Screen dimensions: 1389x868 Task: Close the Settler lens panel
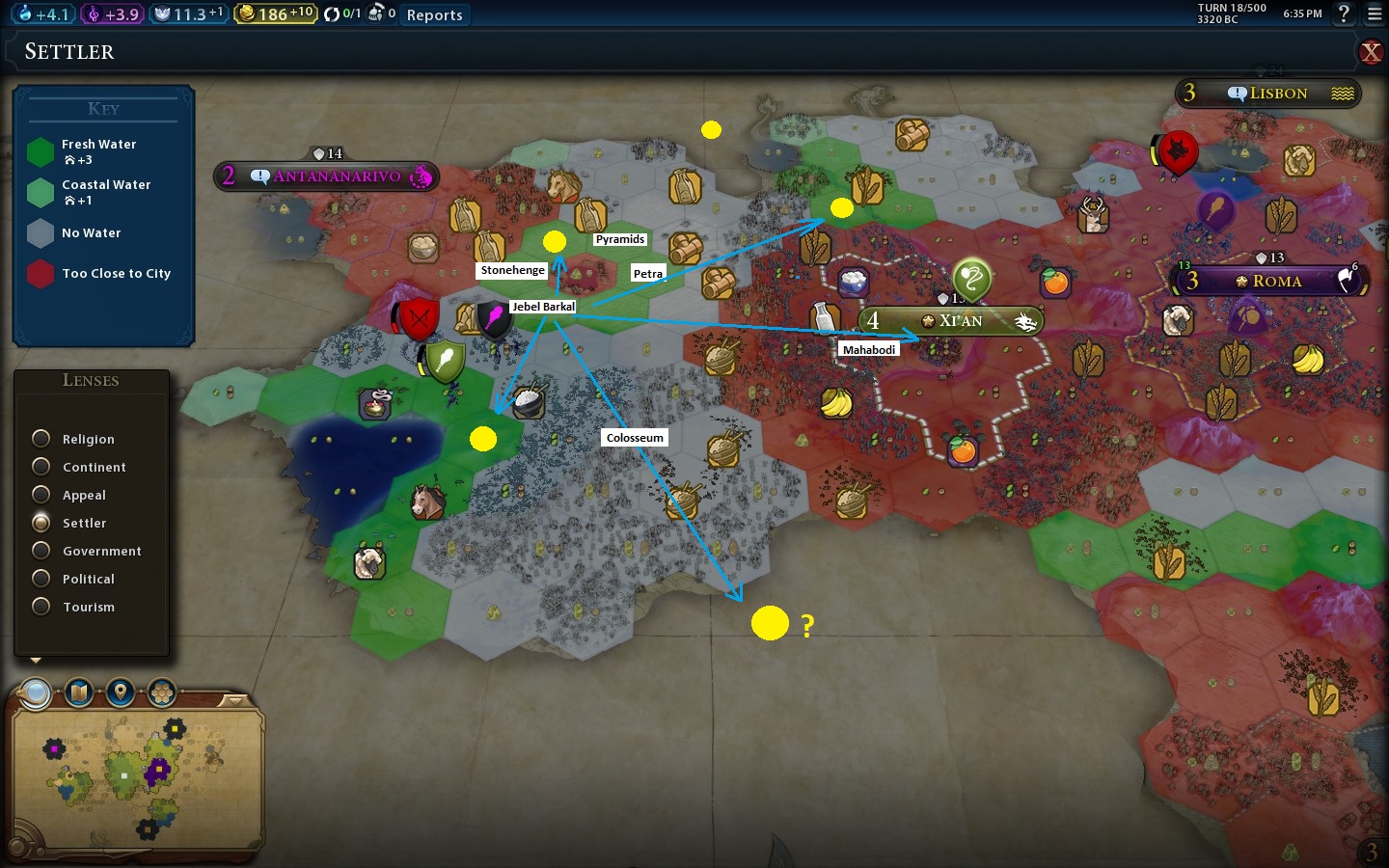tap(1370, 52)
